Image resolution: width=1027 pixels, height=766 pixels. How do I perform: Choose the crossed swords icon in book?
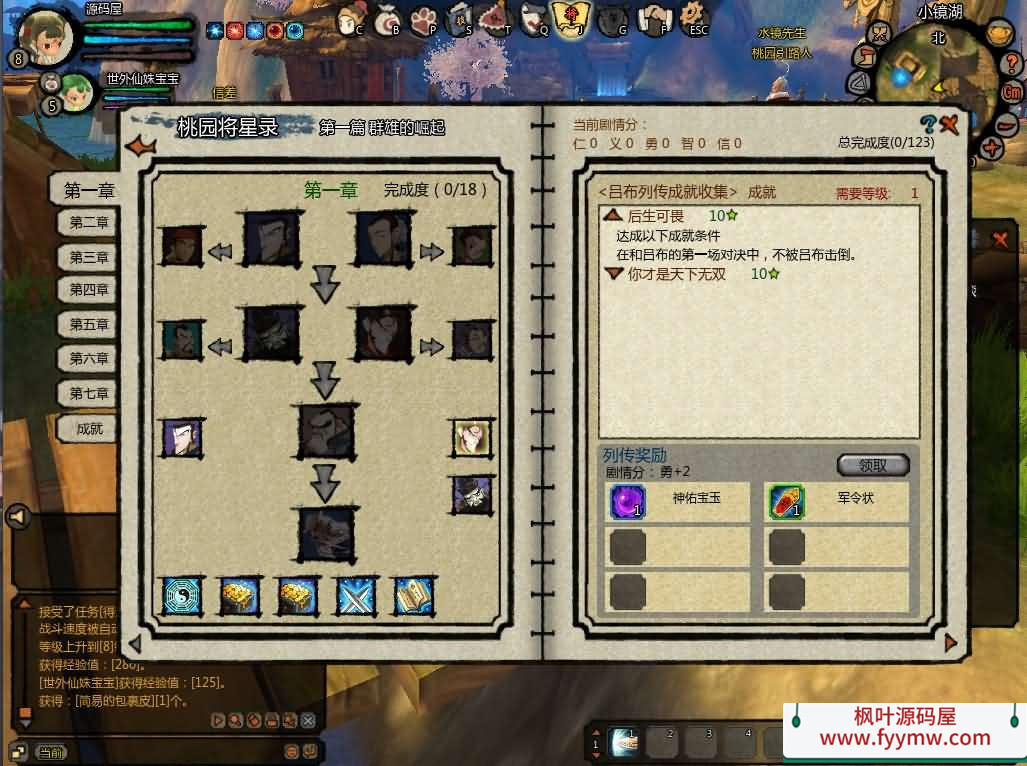pyautogui.click(x=356, y=596)
